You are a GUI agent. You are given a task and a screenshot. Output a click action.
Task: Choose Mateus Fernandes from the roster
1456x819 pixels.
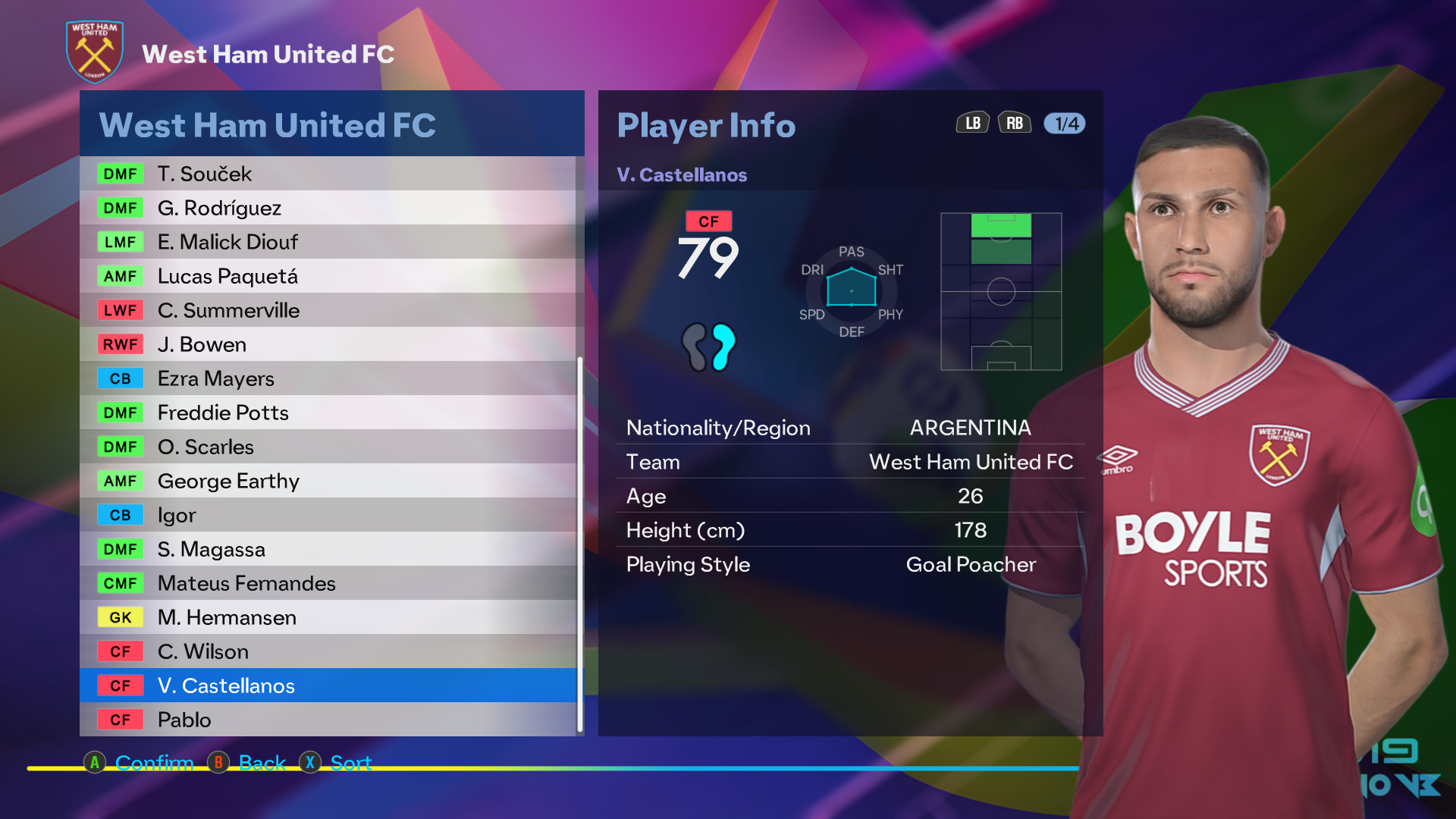click(328, 583)
